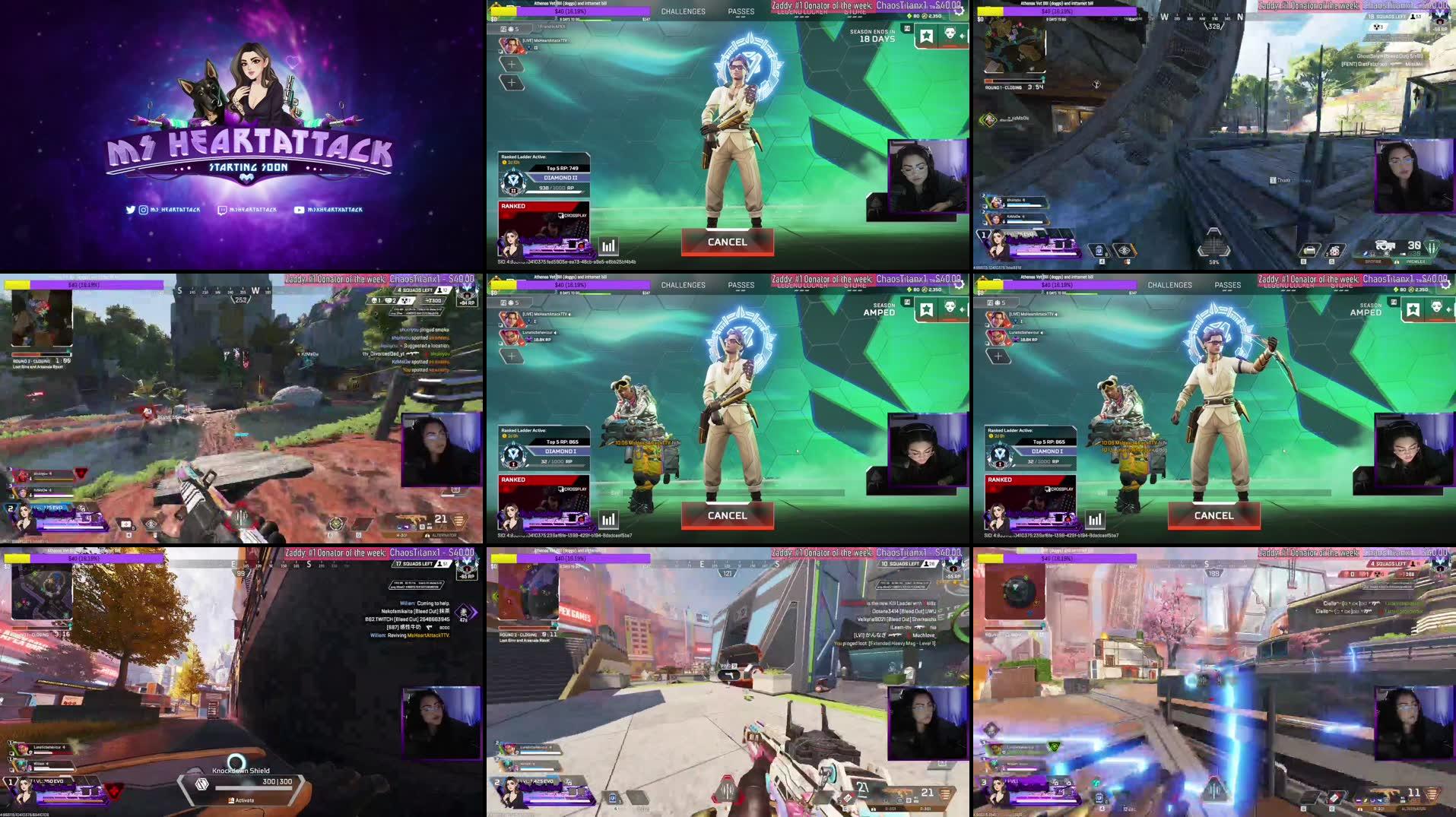Click the Twitch icon for msheartattack

point(223,211)
